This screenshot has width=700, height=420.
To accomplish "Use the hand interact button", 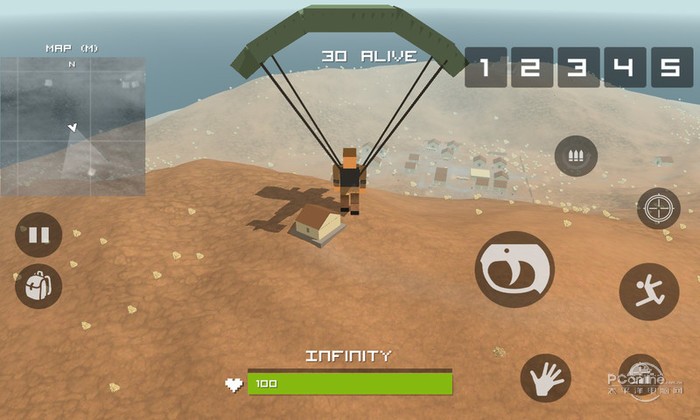I will [545, 379].
